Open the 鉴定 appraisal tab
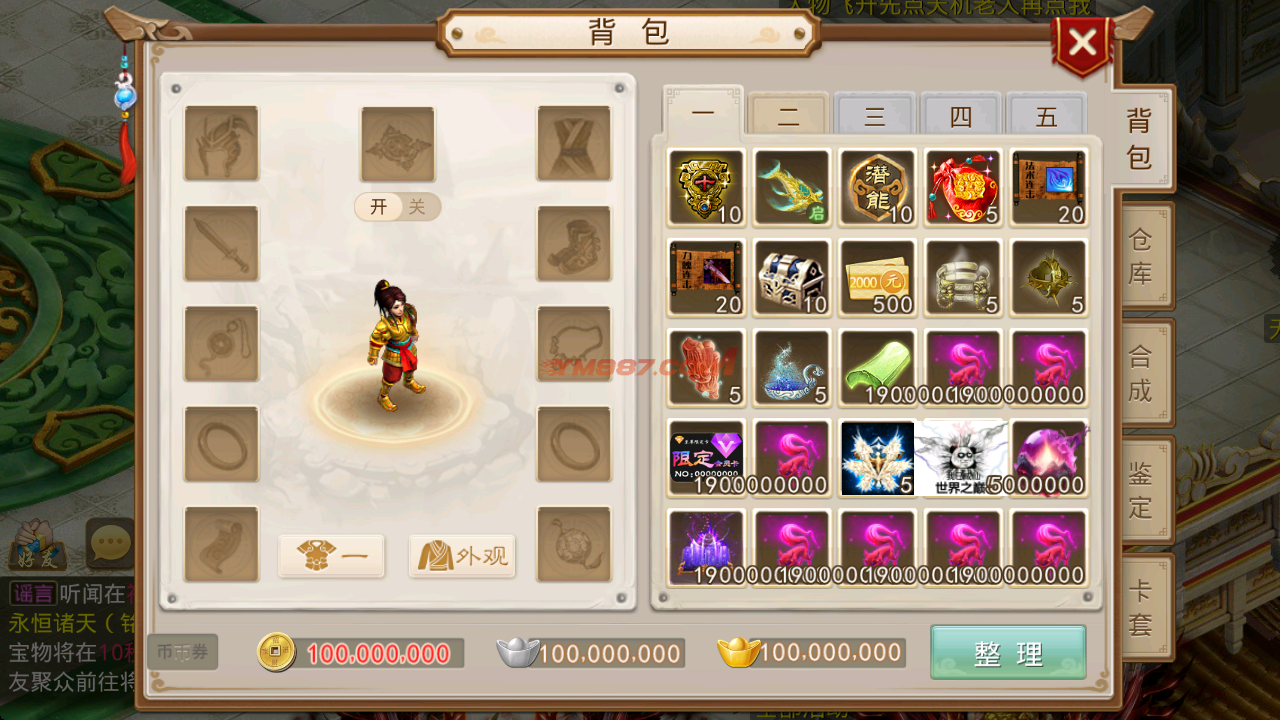The width and height of the screenshot is (1280, 720). pyautogui.click(x=1141, y=490)
